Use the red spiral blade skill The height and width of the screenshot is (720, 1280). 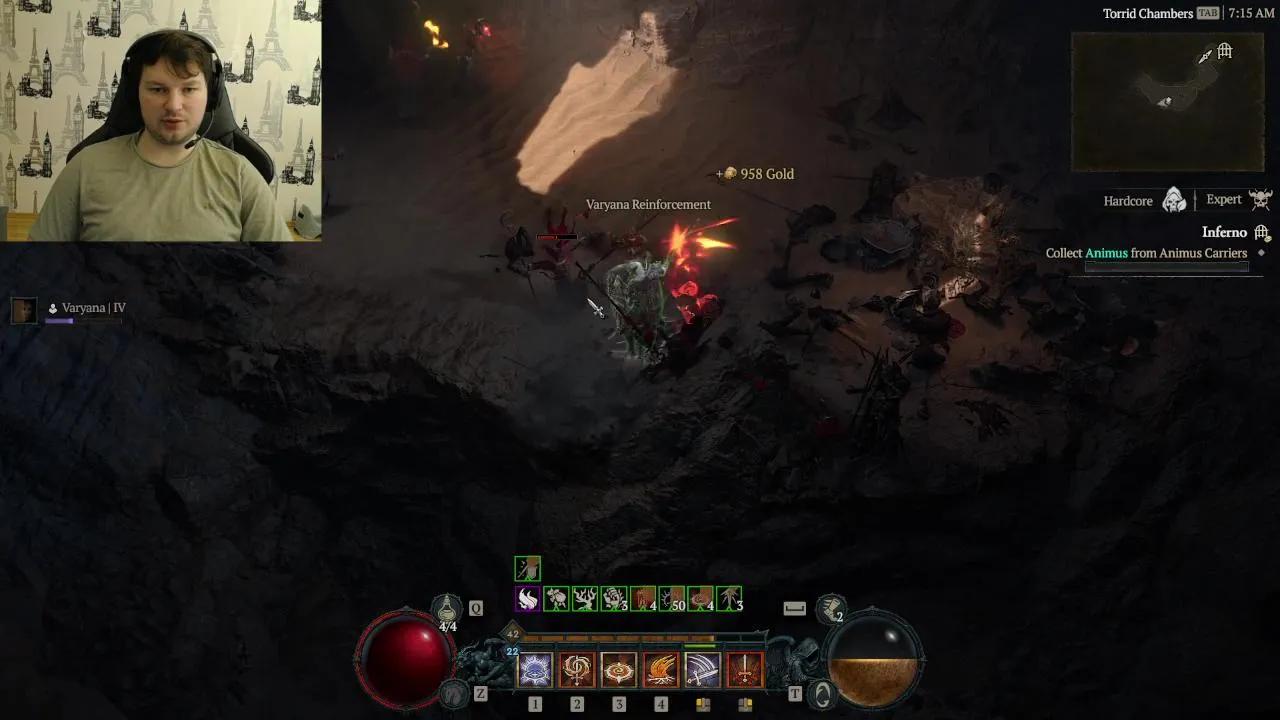pos(577,670)
